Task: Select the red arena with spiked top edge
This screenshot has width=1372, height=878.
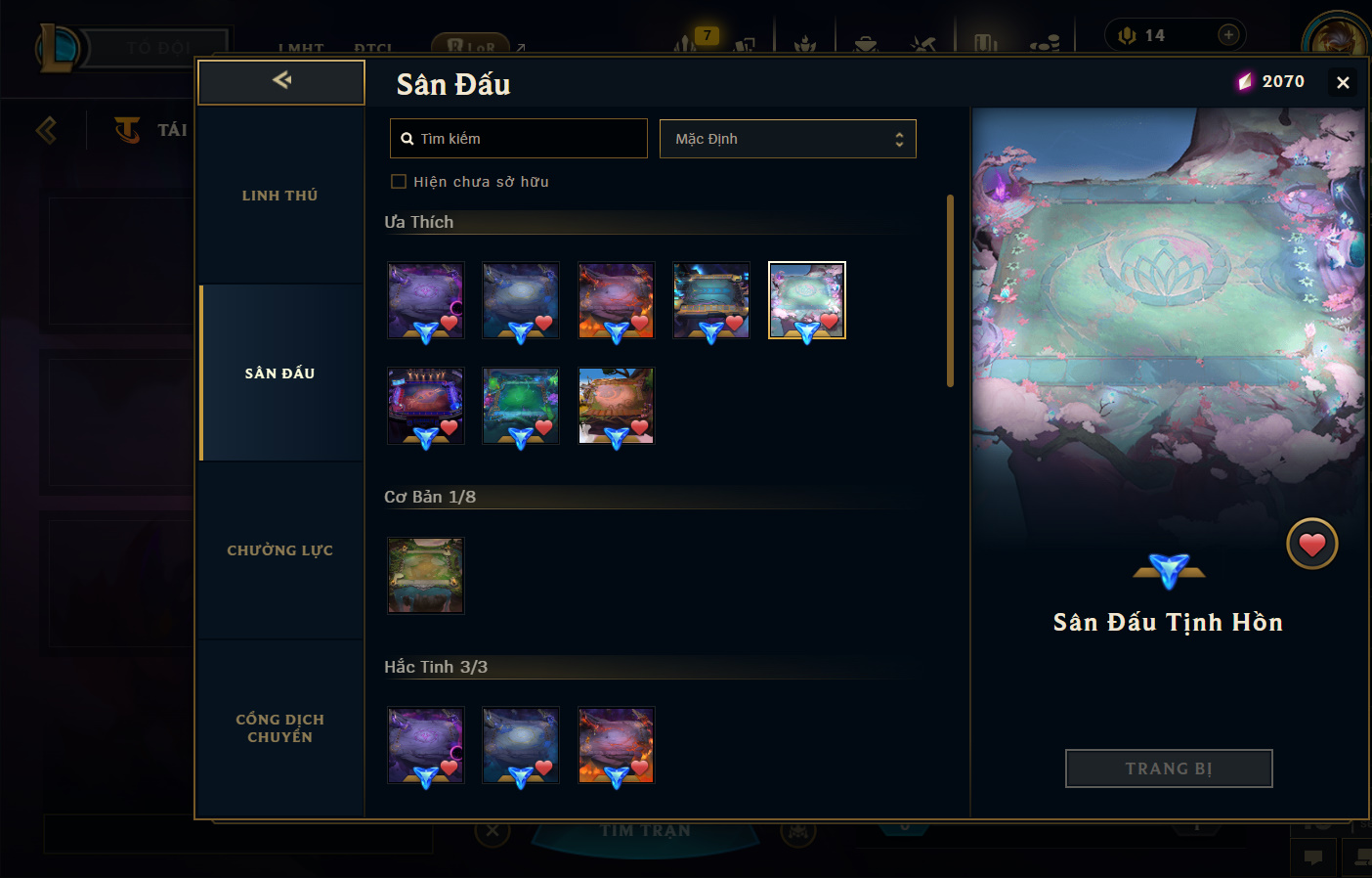Action: click(x=425, y=406)
